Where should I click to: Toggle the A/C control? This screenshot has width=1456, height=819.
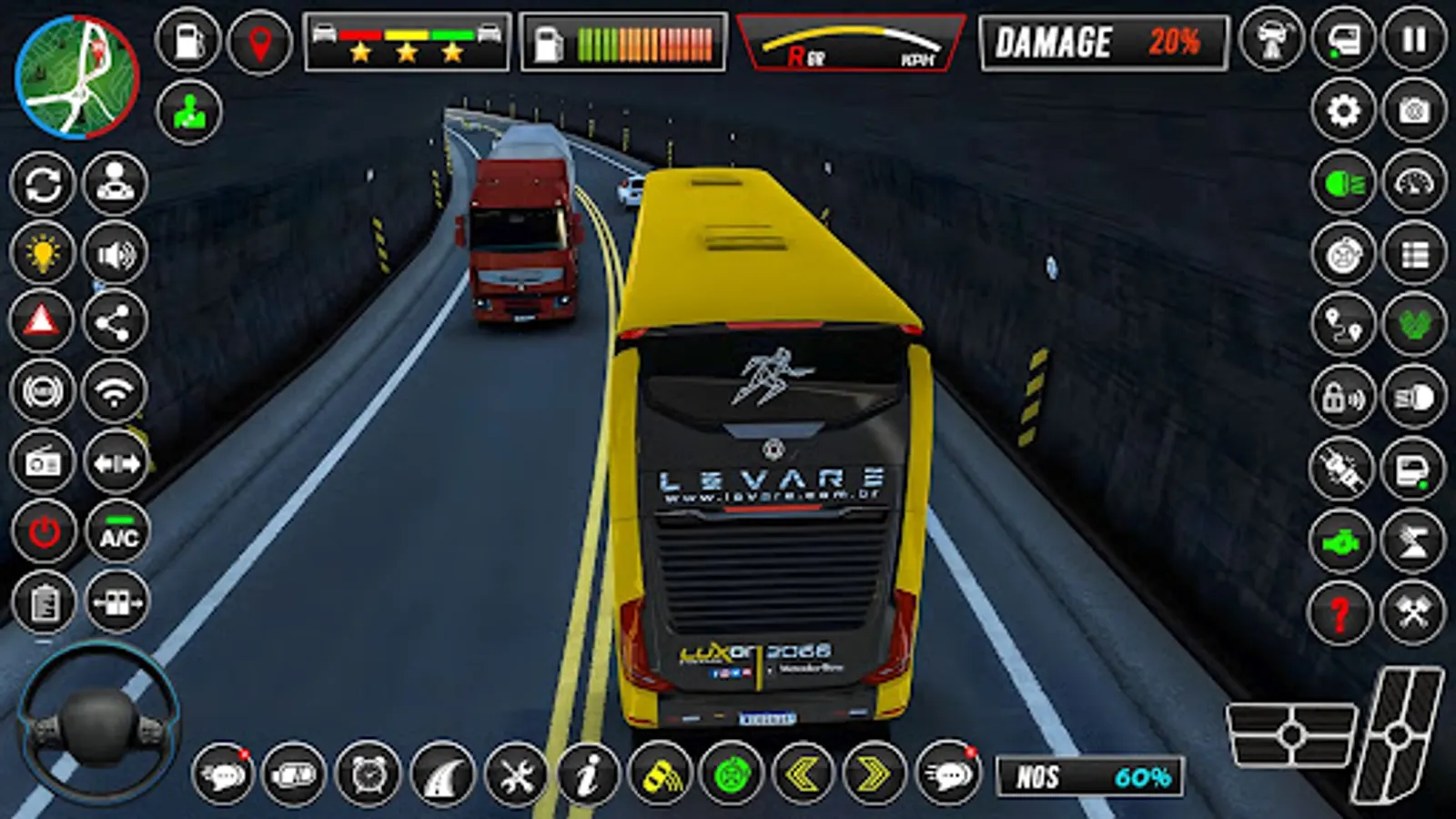115,529
